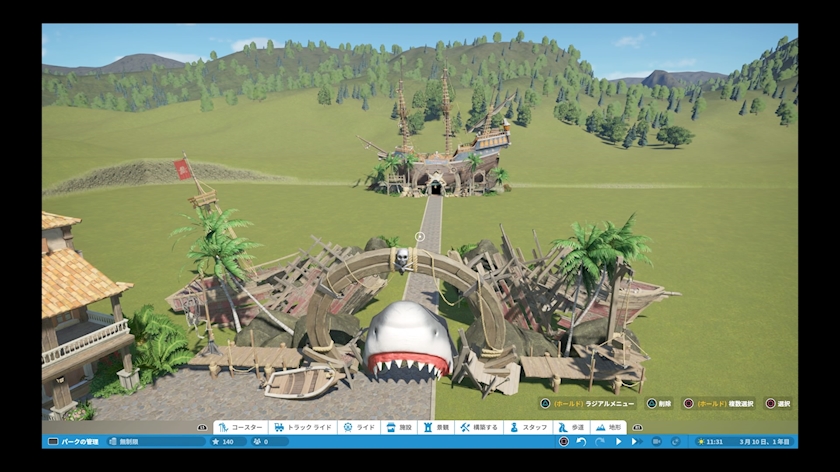Open the park rating star display
Screen dimensions: 840x472
[x=223, y=441]
